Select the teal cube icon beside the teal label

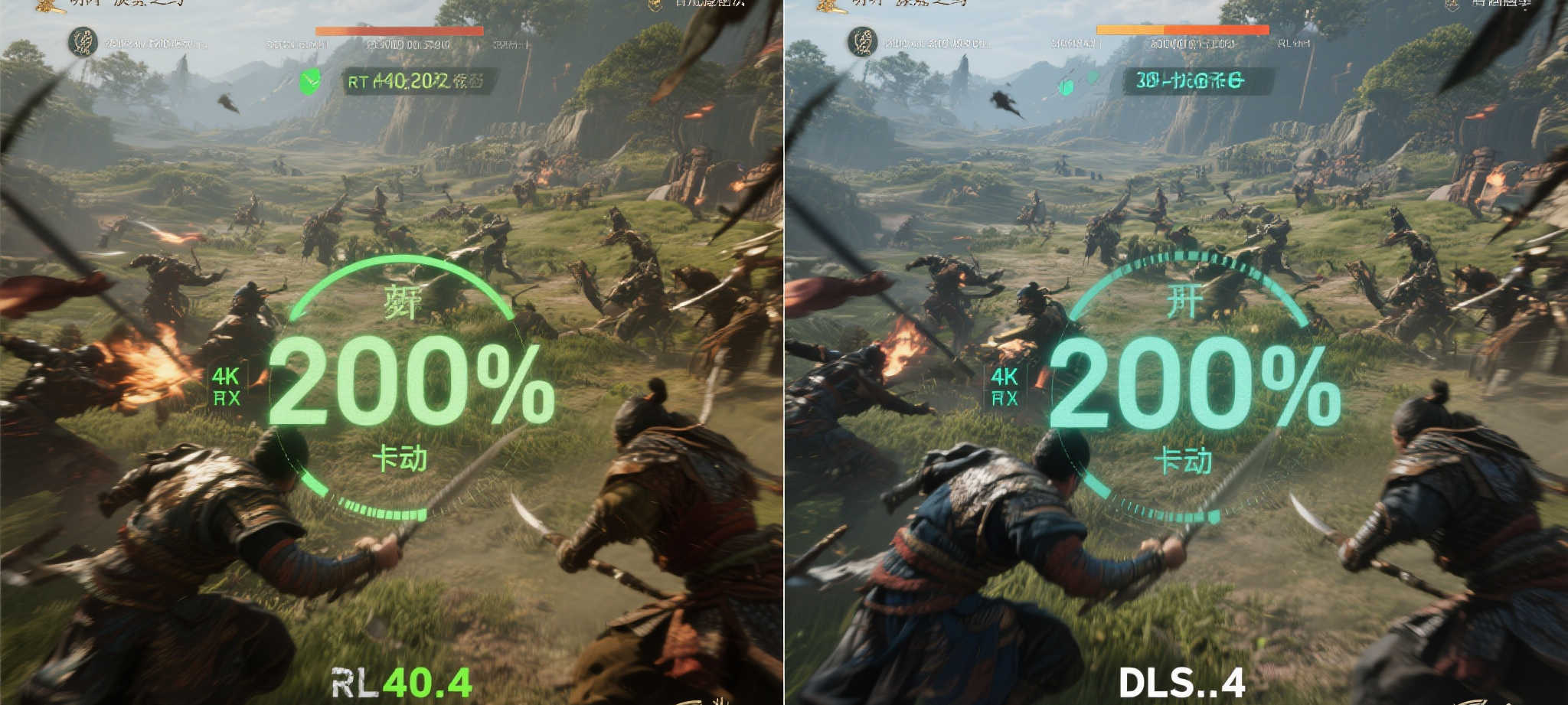(1065, 86)
